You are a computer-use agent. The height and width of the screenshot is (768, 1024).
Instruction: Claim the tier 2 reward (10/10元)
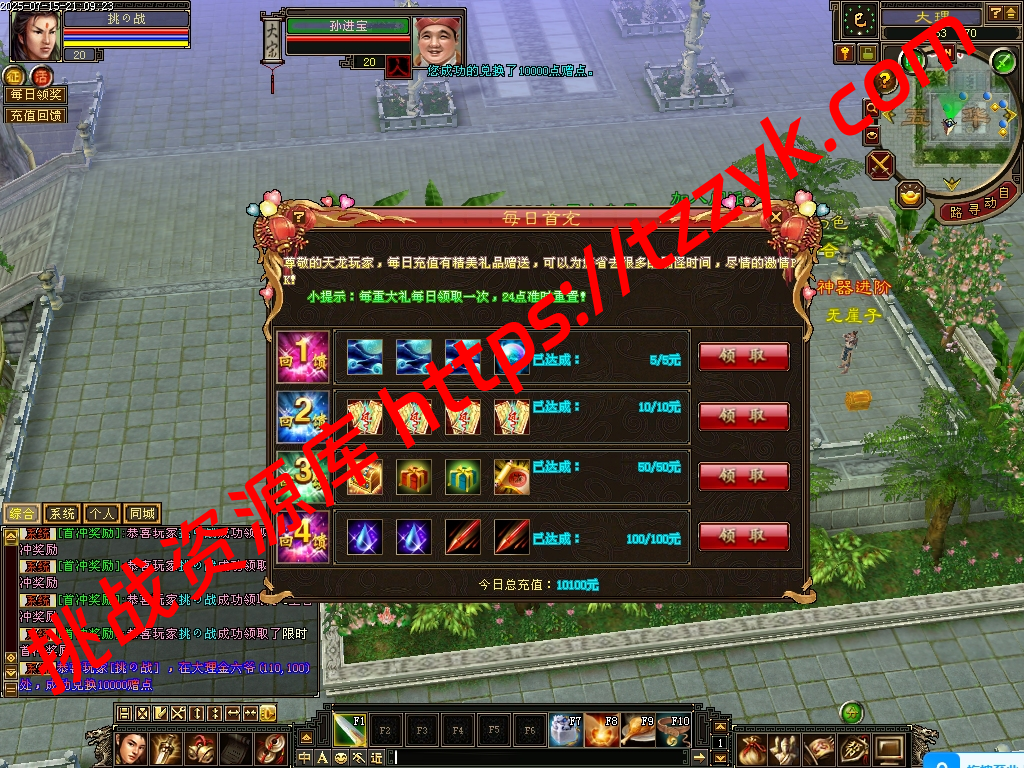743,416
